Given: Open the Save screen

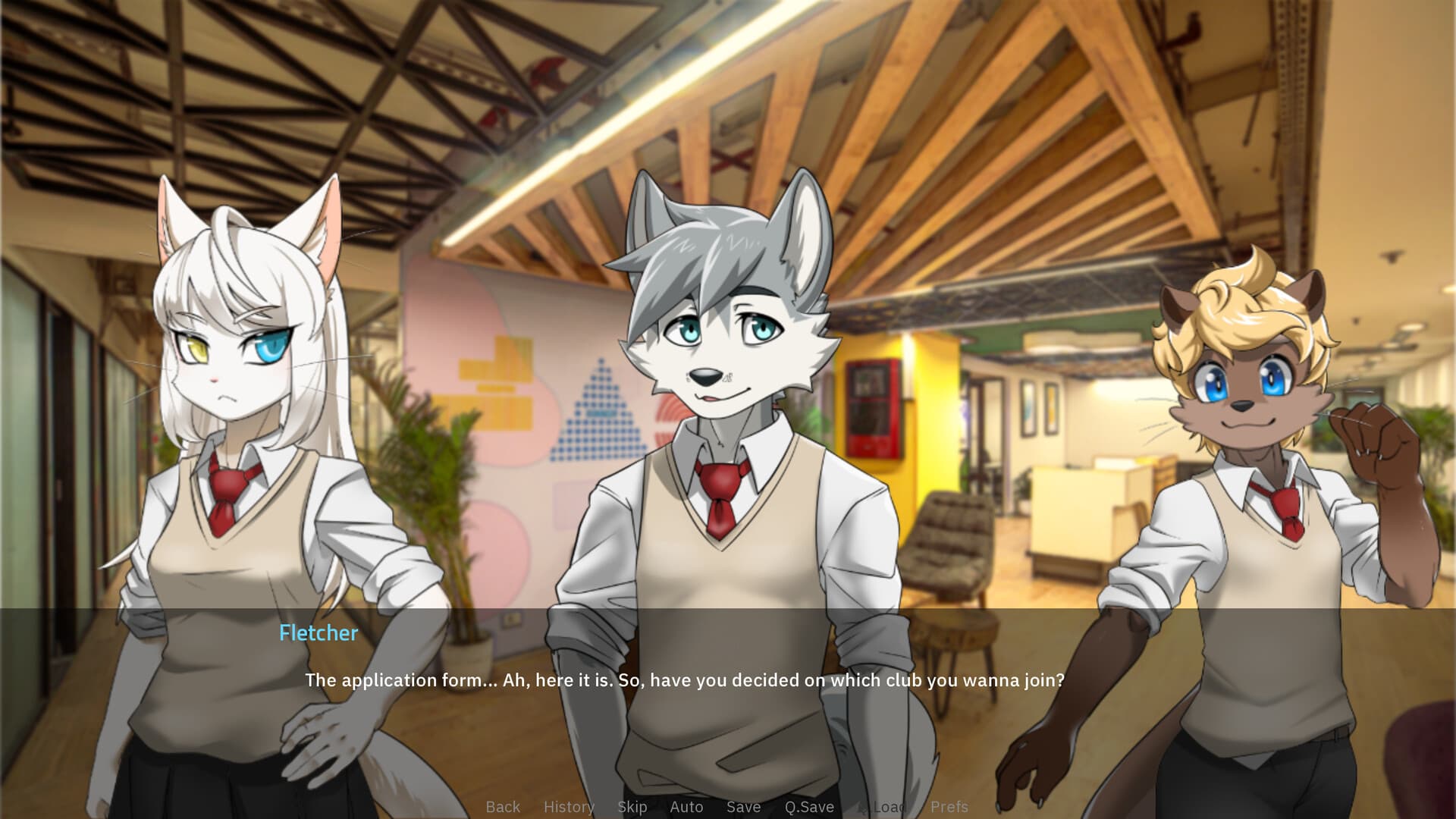Looking at the screenshot, I should [743, 808].
